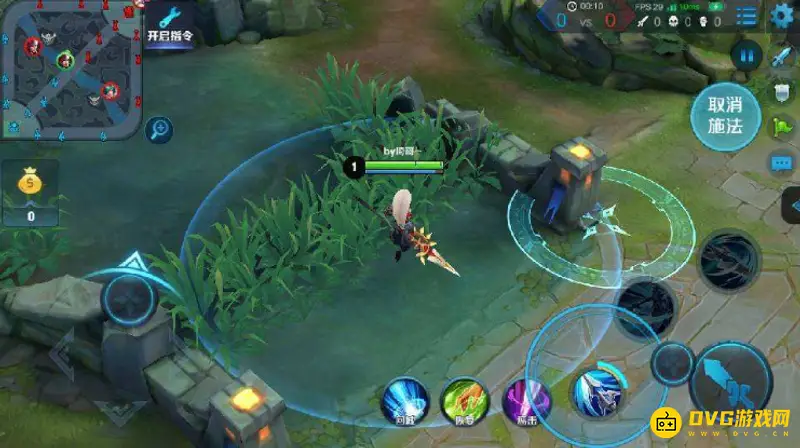Open the scoreboard list icon

click(746, 16)
